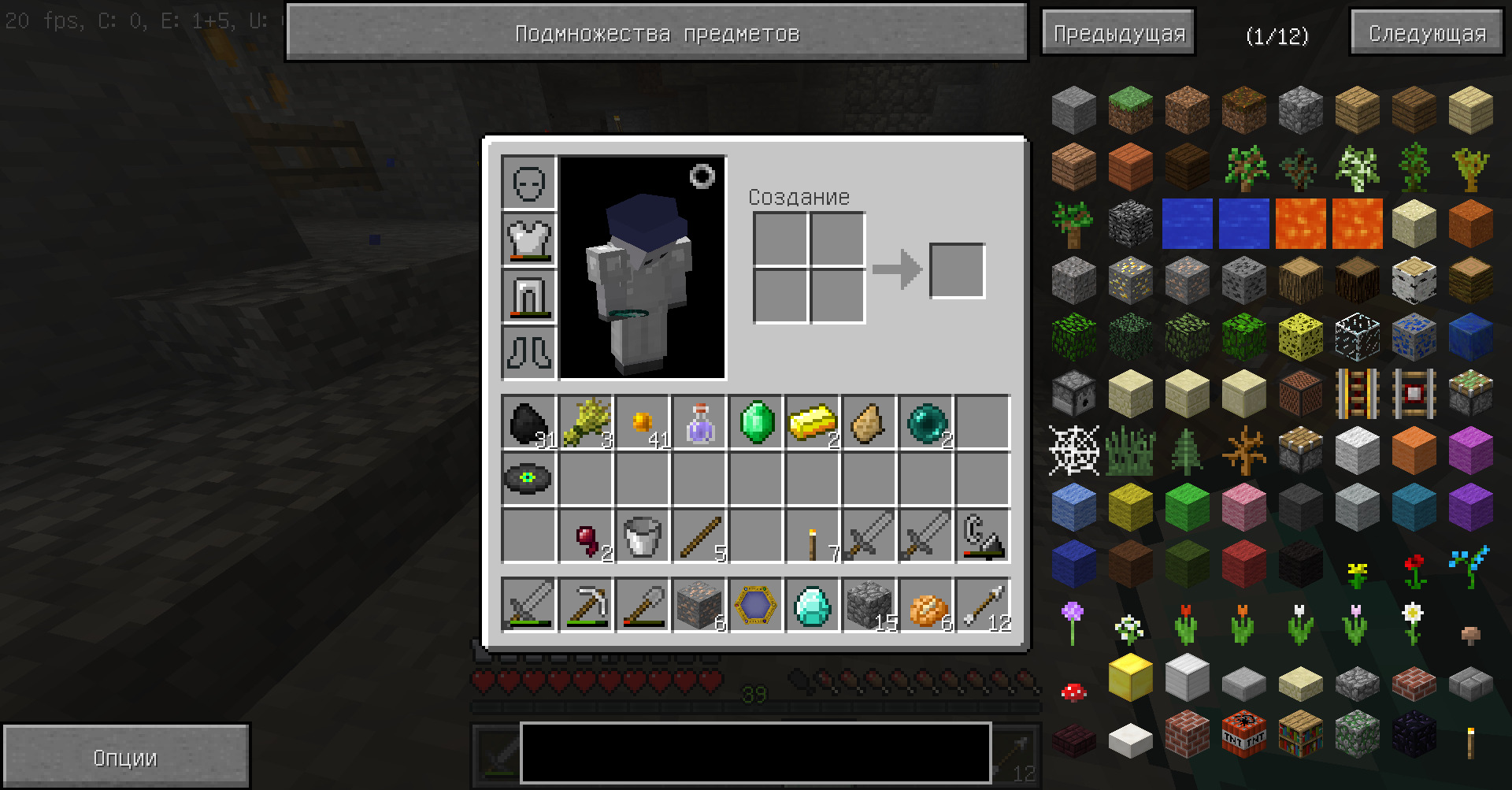Choose the bookshelf block from item list
This screenshot has height=790, width=1512.
pyautogui.click(x=1300, y=734)
